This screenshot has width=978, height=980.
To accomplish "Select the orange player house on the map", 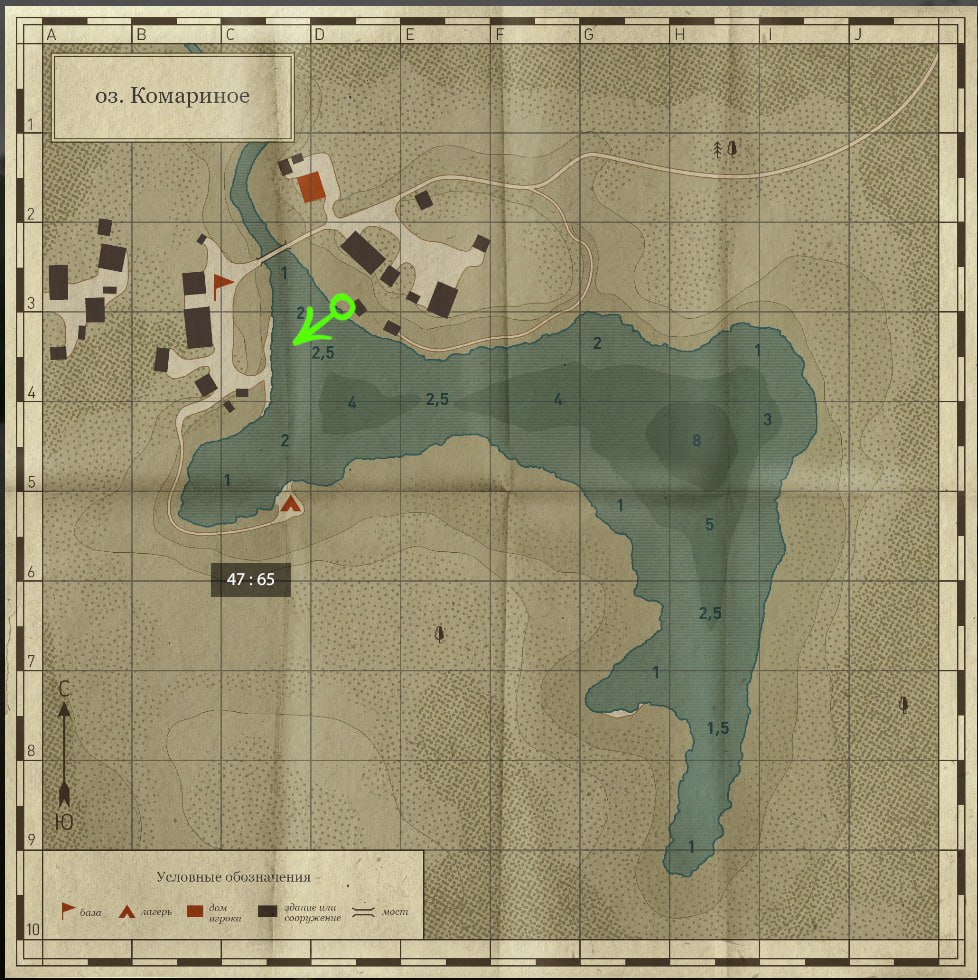I will click(x=311, y=186).
